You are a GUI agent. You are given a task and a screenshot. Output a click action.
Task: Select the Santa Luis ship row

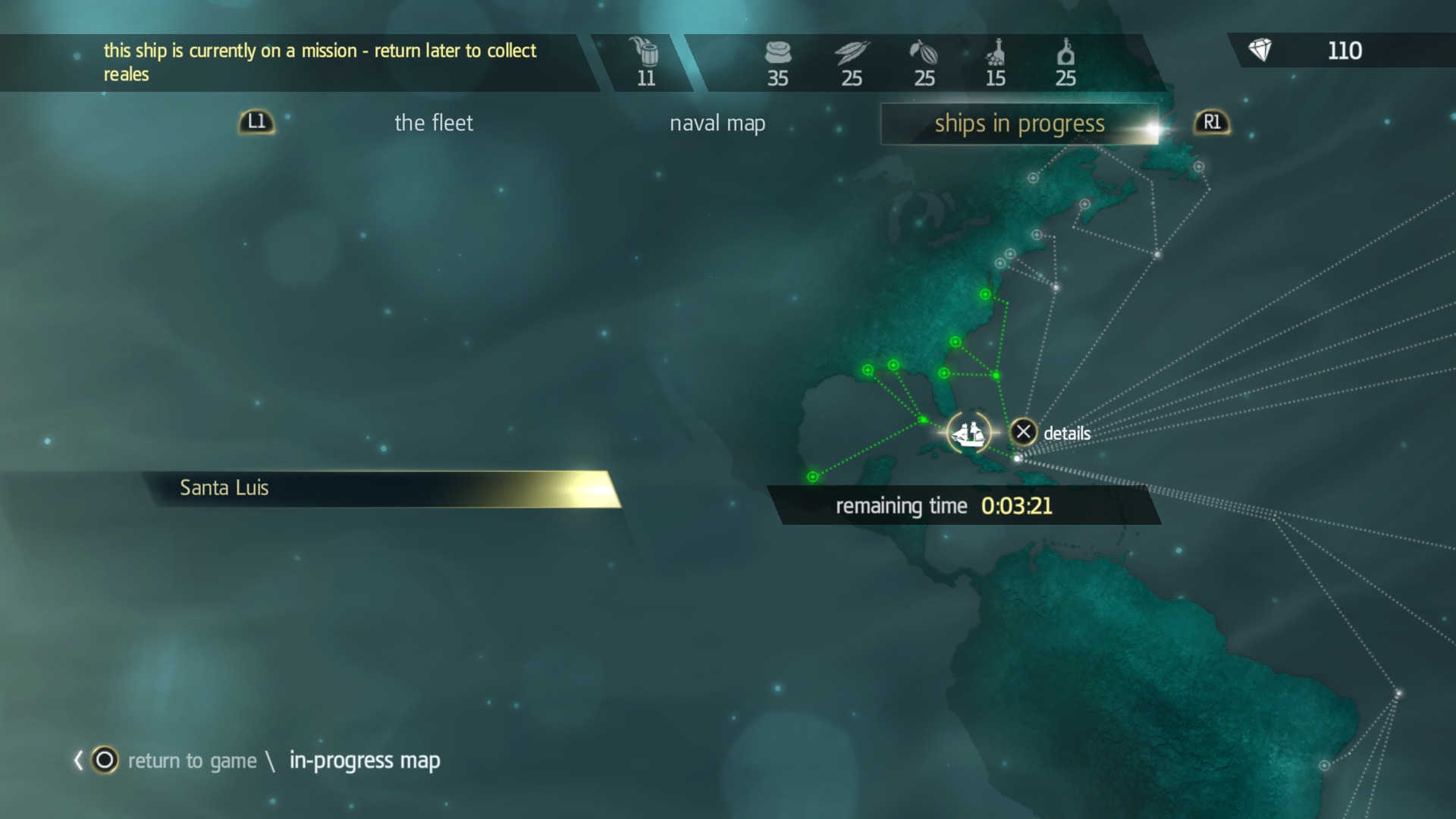click(x=379, y=488)
